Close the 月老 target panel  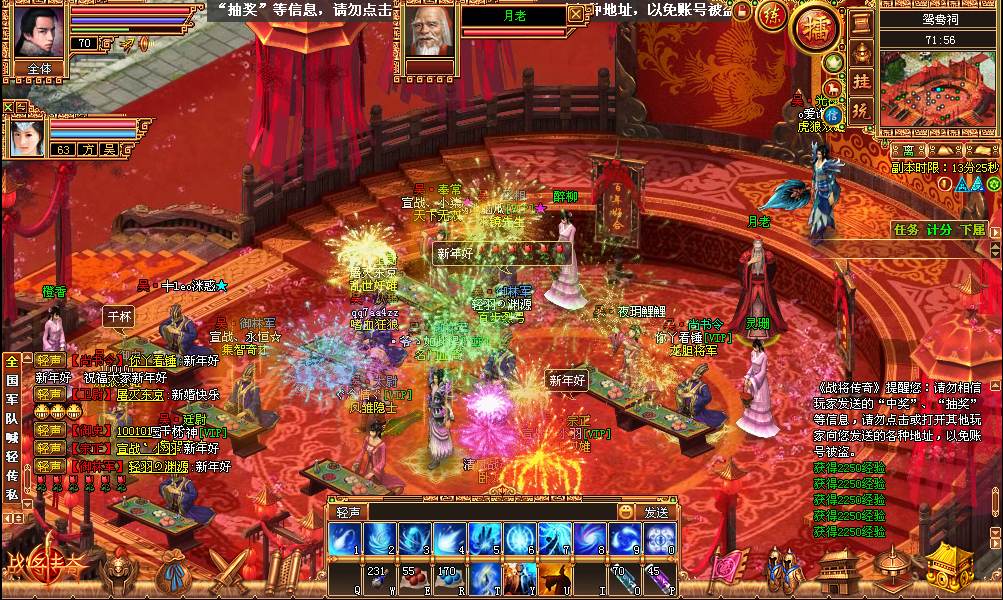[575, 14]
